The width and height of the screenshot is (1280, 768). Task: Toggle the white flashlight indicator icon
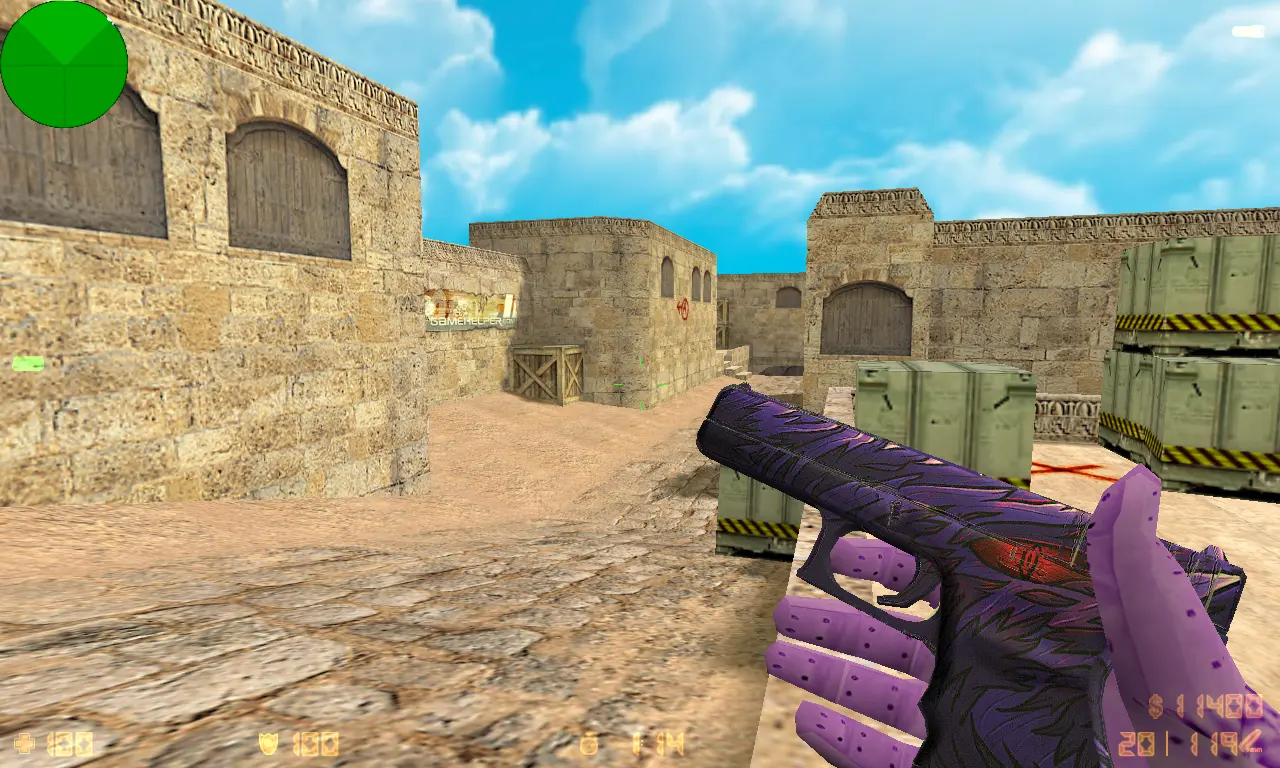pyautogui.click(x=1248, y=32)
